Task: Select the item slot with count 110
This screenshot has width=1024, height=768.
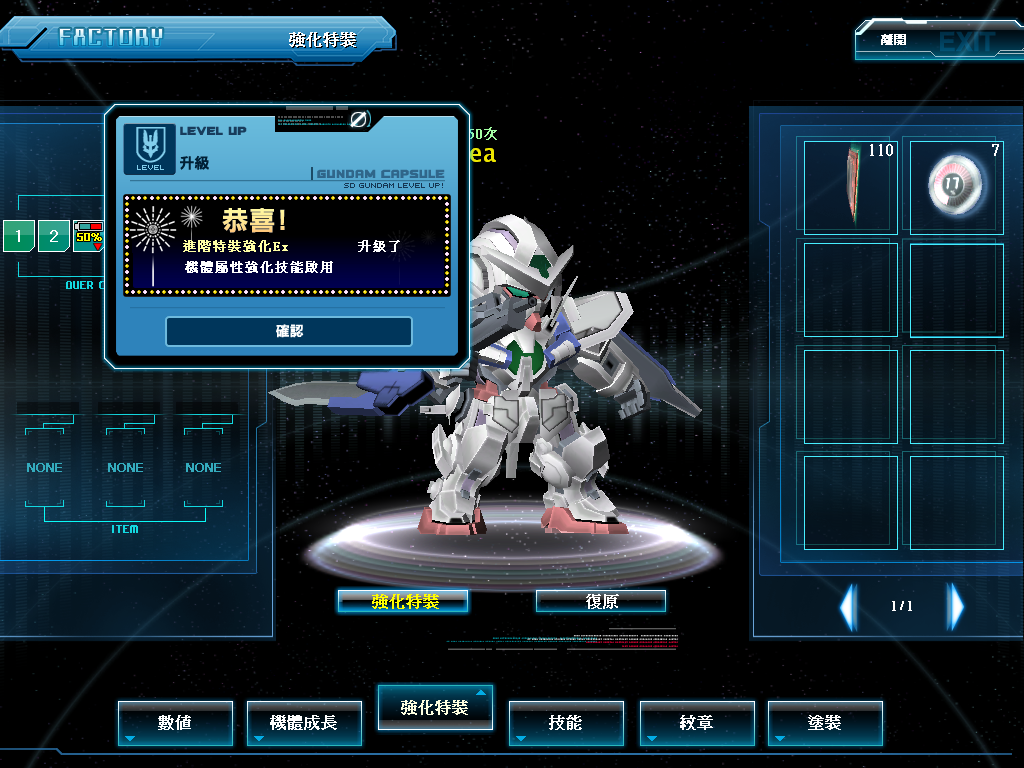Action: point(850,184)
